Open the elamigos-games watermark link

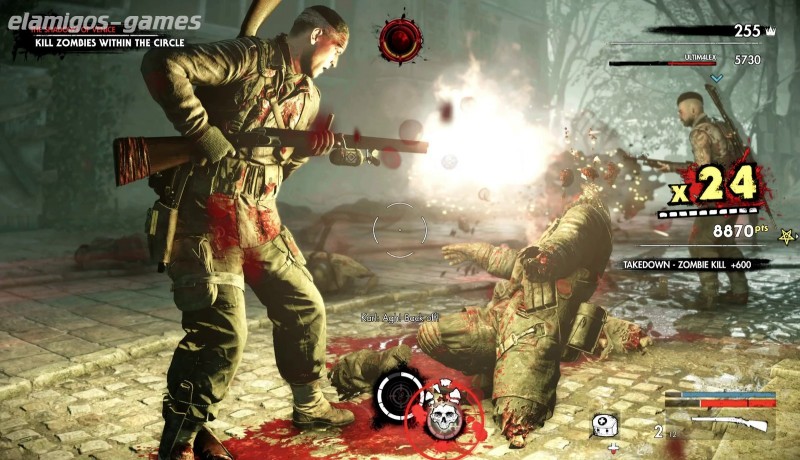[104, 21]
